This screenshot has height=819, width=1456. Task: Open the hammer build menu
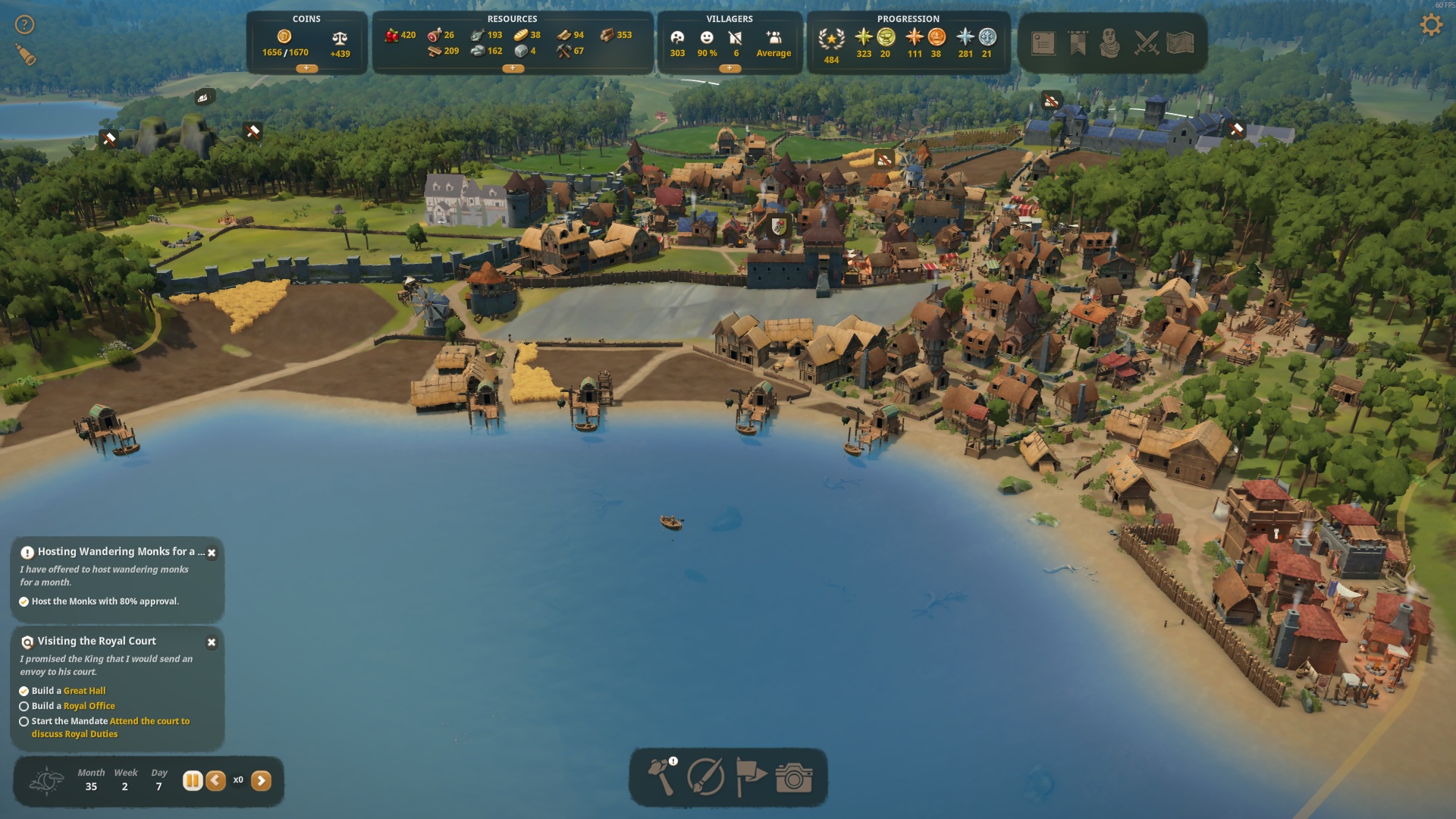[x=661, y=777]
